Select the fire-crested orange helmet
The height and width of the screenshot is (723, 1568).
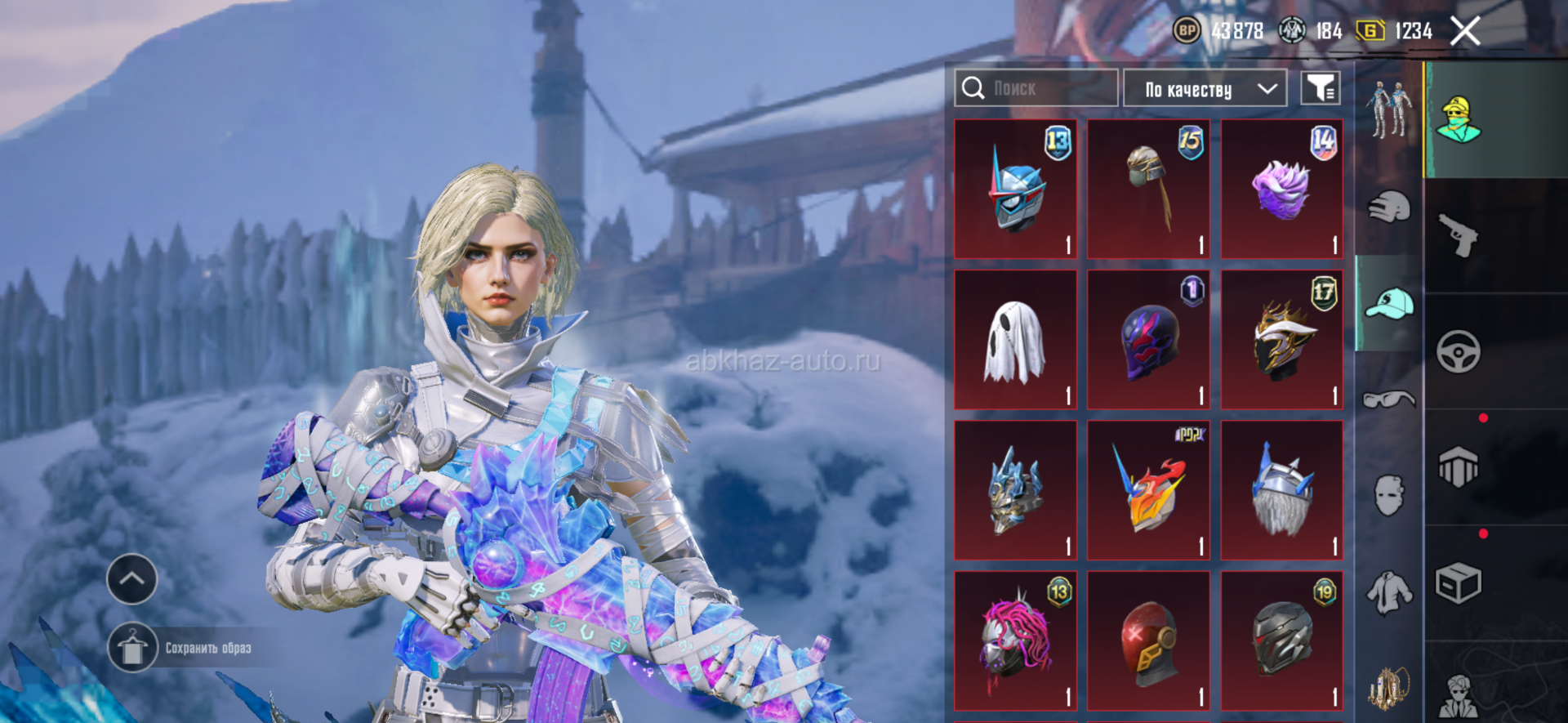1148,491
